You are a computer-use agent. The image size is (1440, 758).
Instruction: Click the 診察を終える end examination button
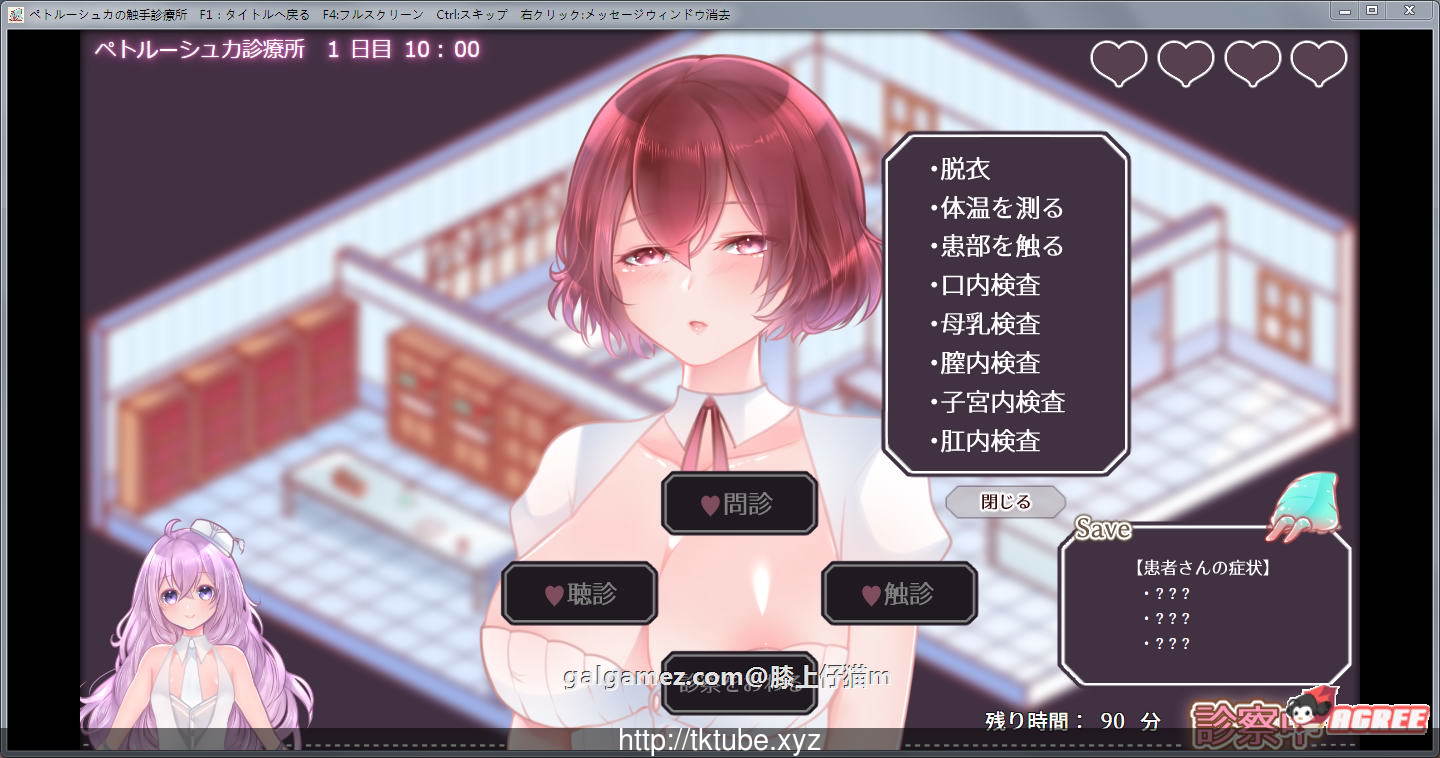coord(739,687)
